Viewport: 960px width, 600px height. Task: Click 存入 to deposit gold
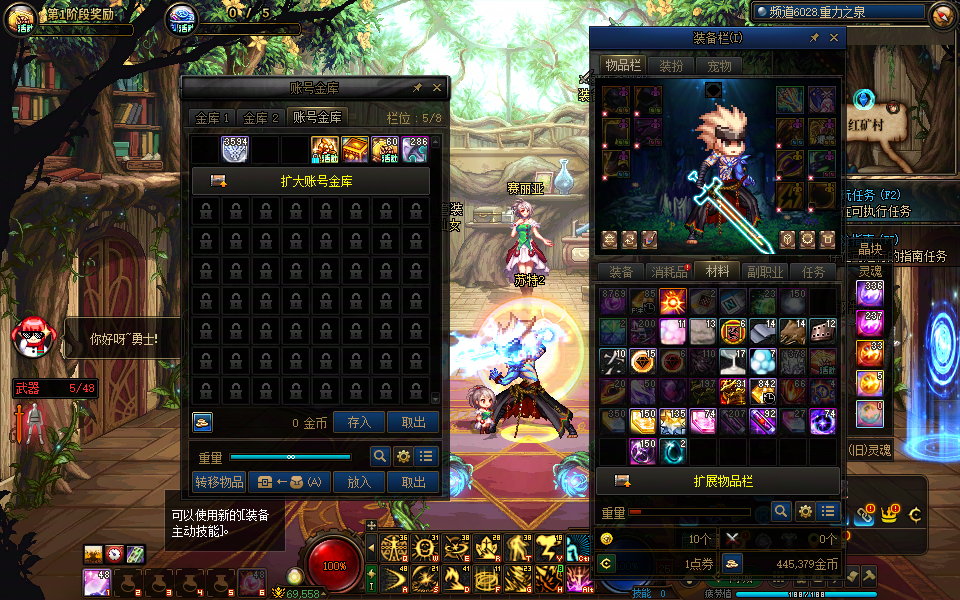(359, 422)
